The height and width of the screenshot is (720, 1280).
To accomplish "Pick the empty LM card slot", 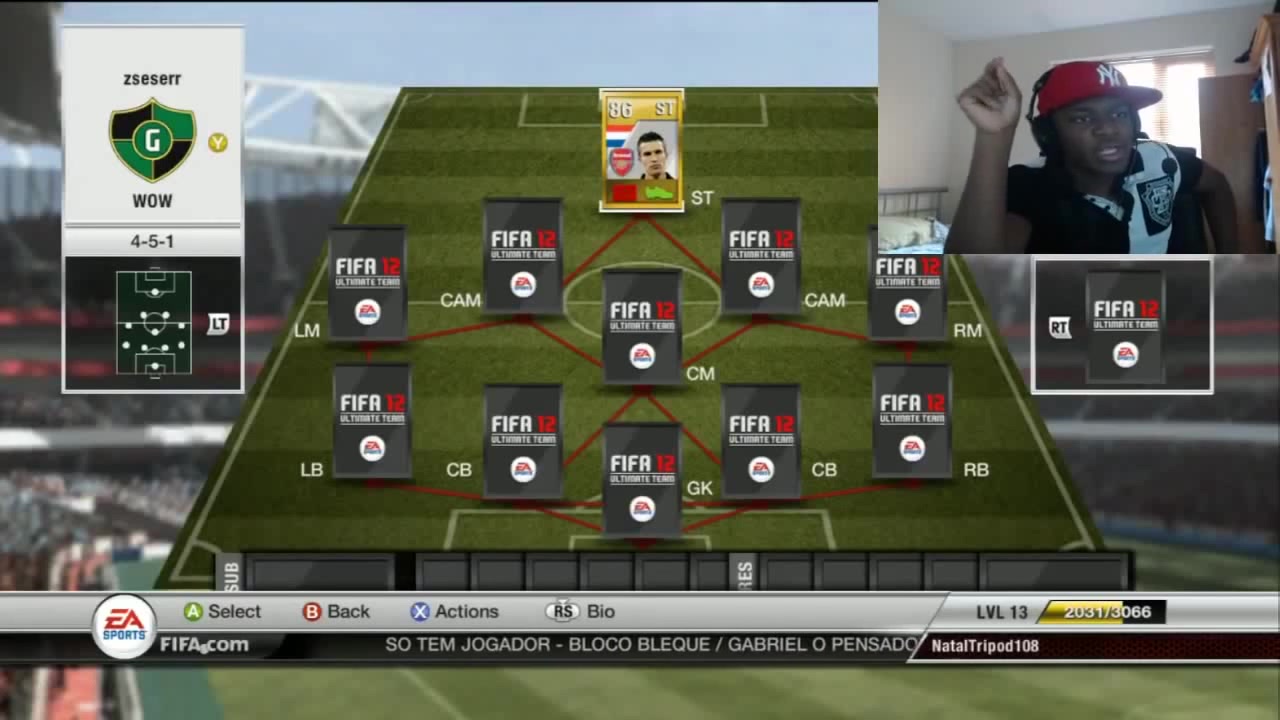I will pos(367,284).
